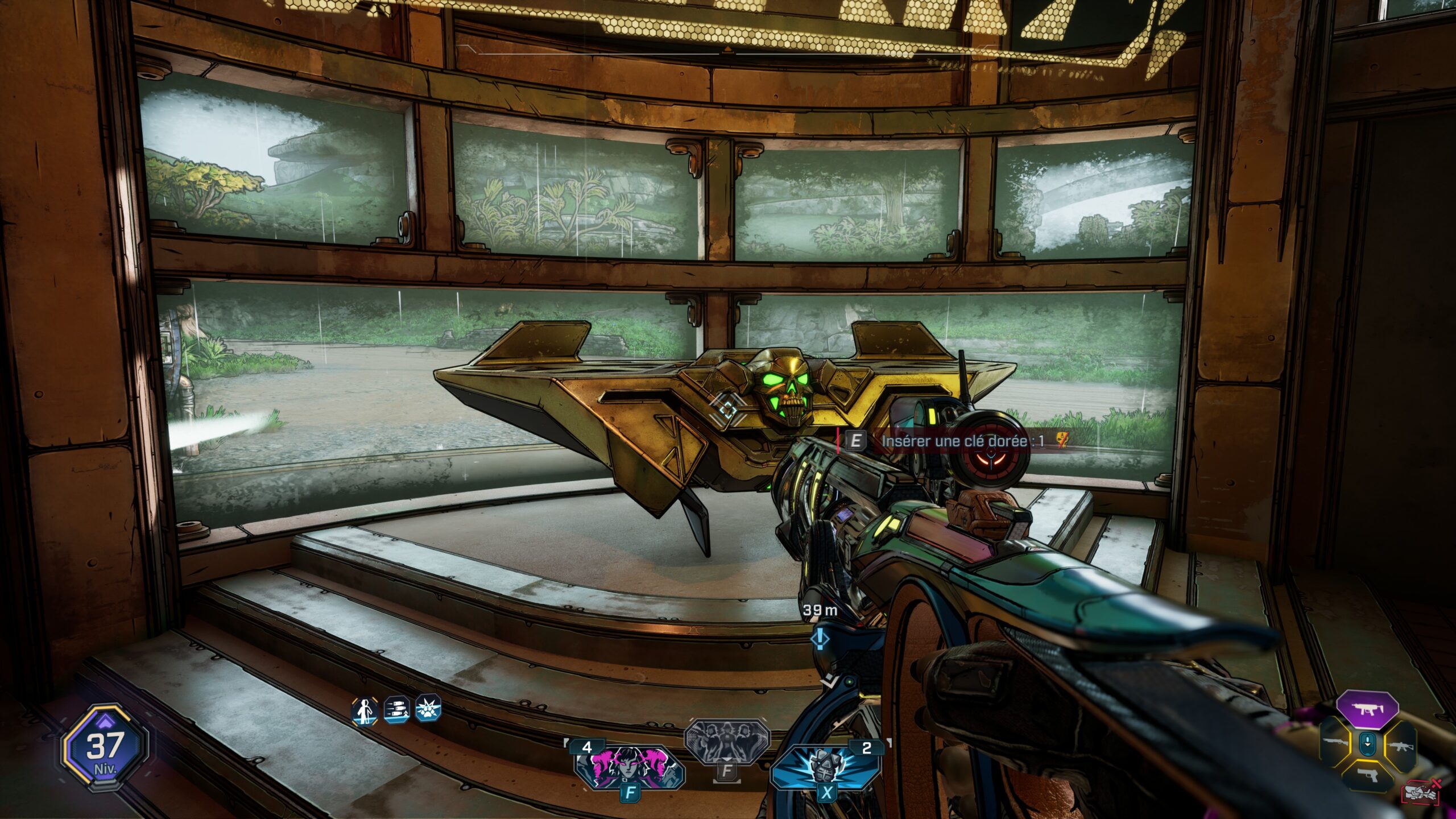Toggle the crossed-out grenade slot icon
This screenshot has height=819, width=1456.
tap(1421, 792)
